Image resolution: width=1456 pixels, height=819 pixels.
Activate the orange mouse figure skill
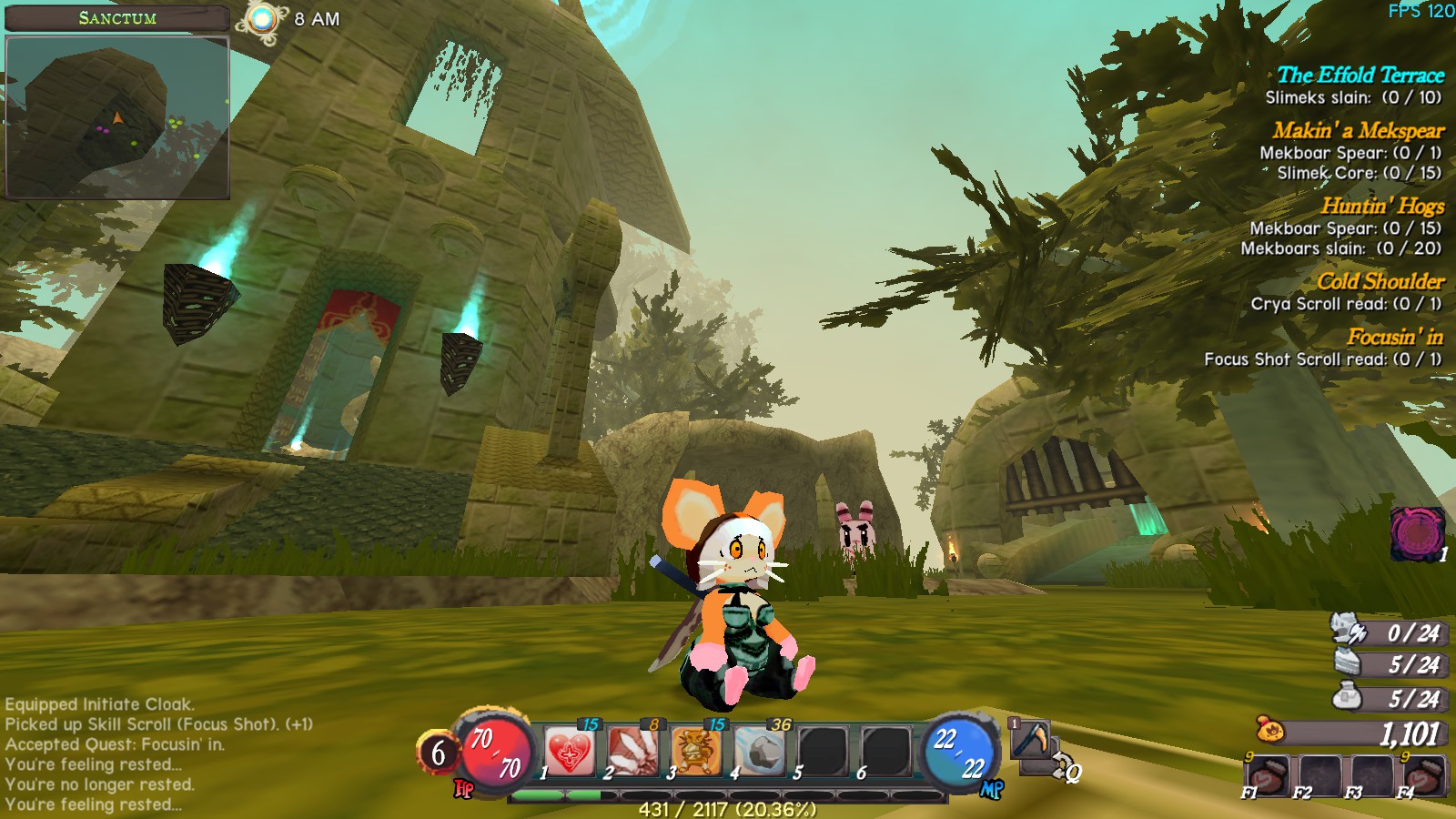696,753
